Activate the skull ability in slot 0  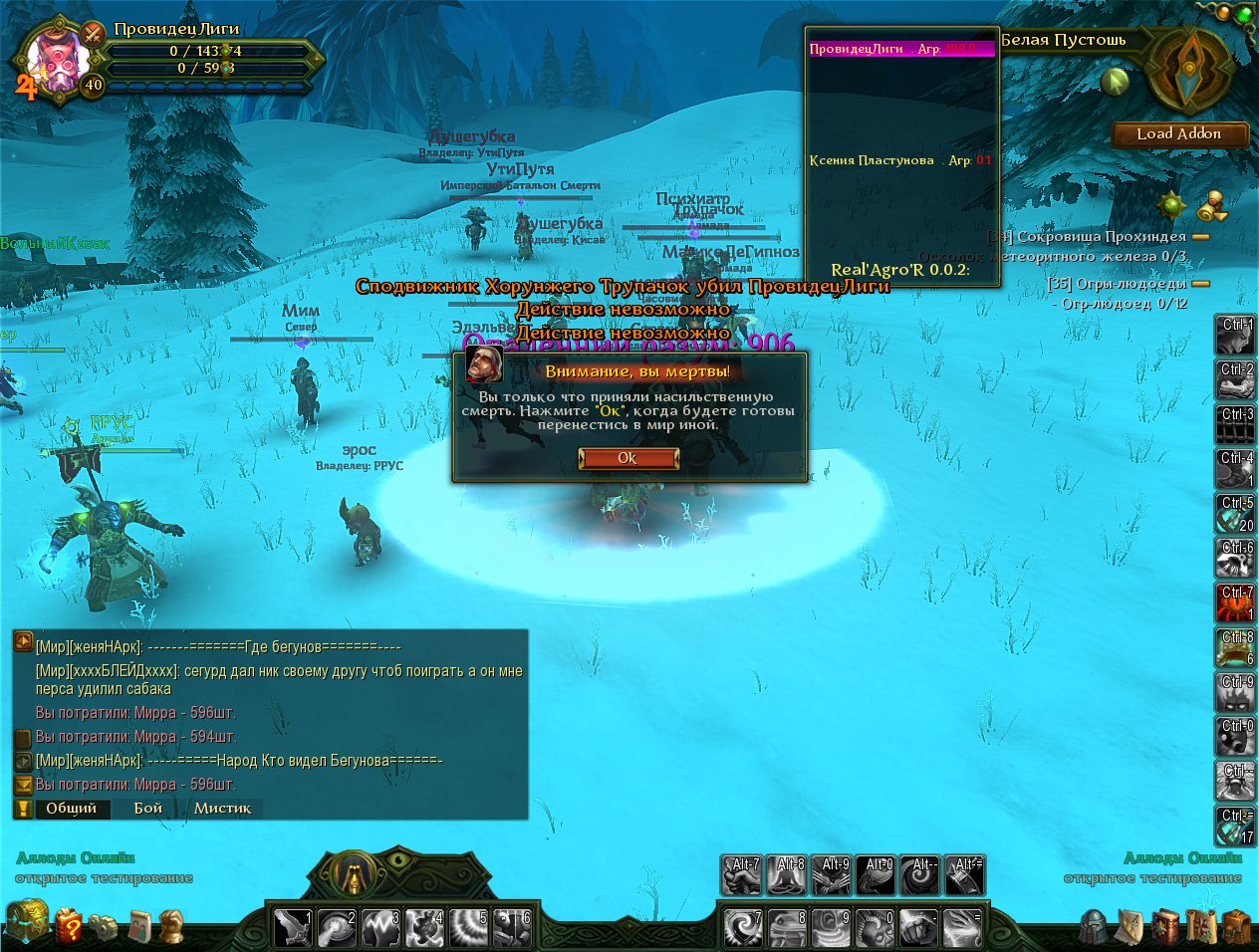[x=876, y=927]
